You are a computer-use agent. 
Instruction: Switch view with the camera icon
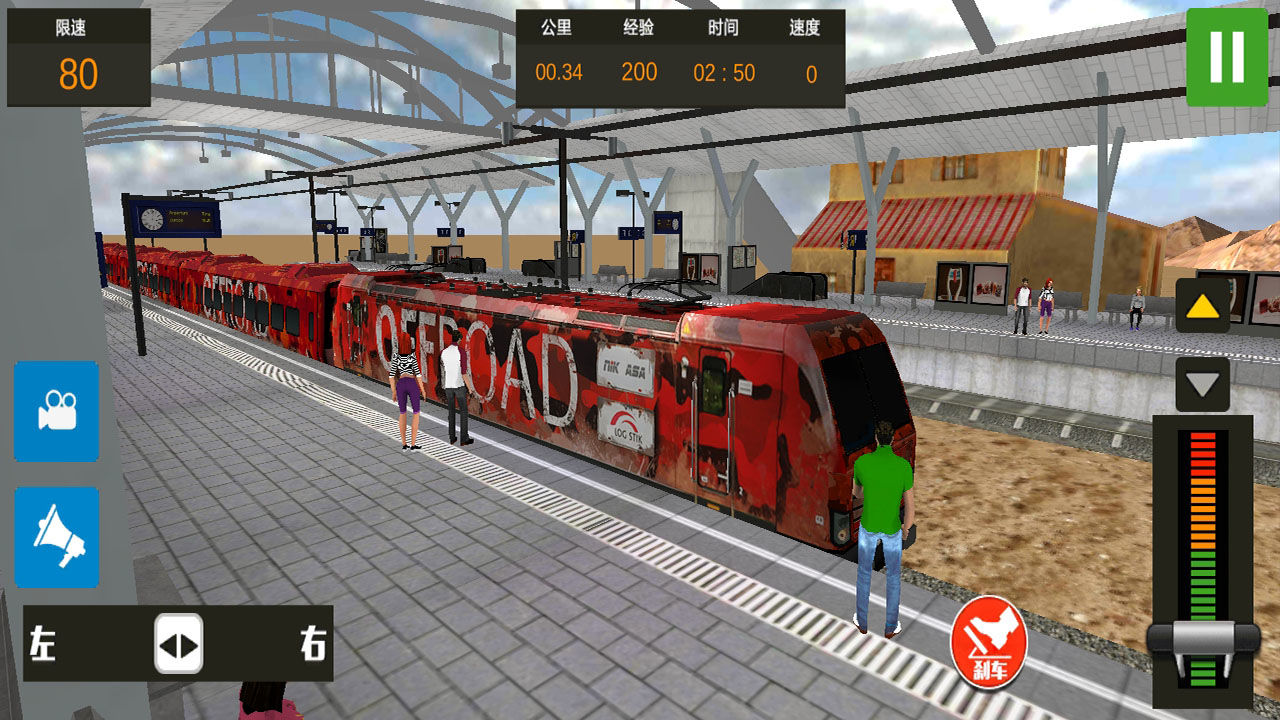point(57,411)
